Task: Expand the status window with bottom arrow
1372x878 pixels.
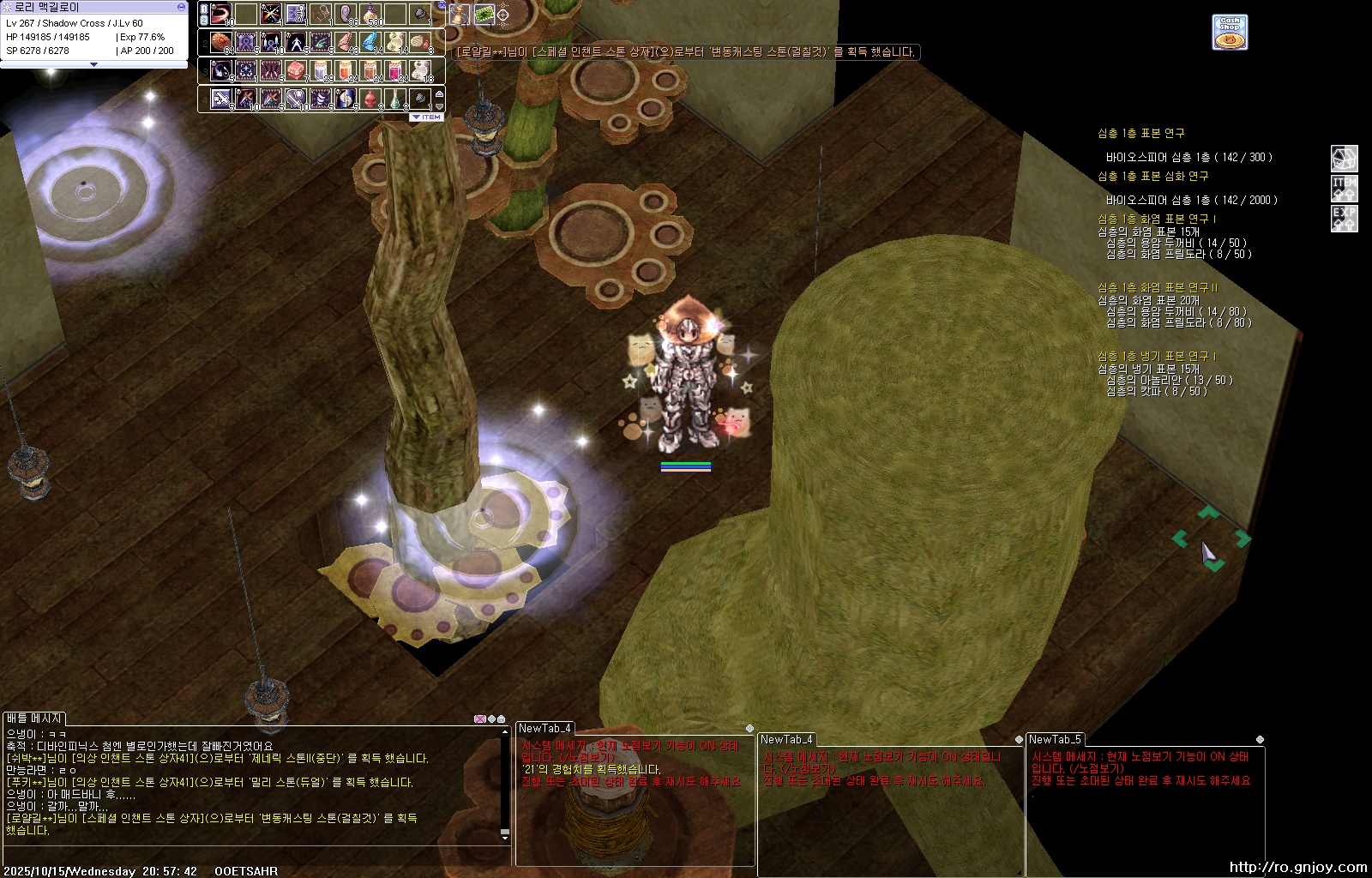Action: pos(93,64)
